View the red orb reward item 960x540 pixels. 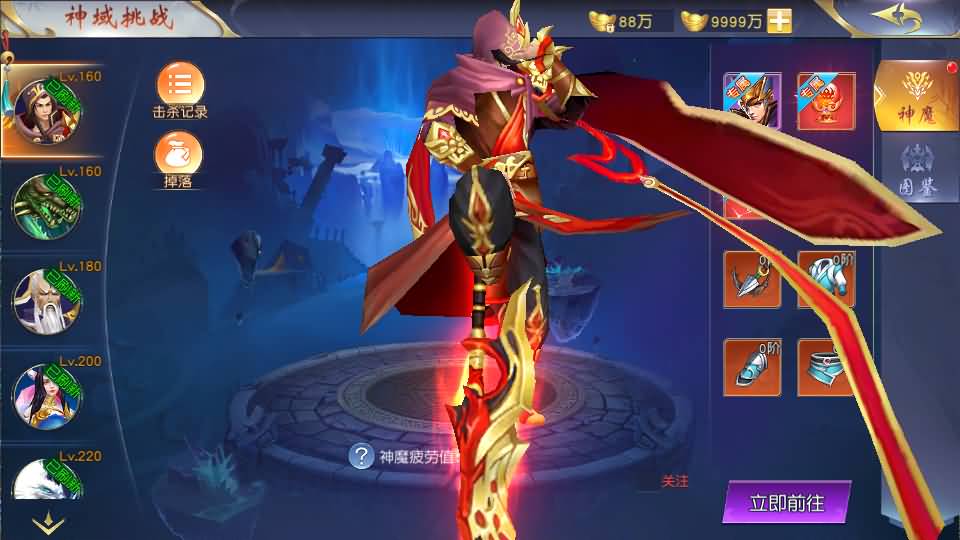point(826,101)
